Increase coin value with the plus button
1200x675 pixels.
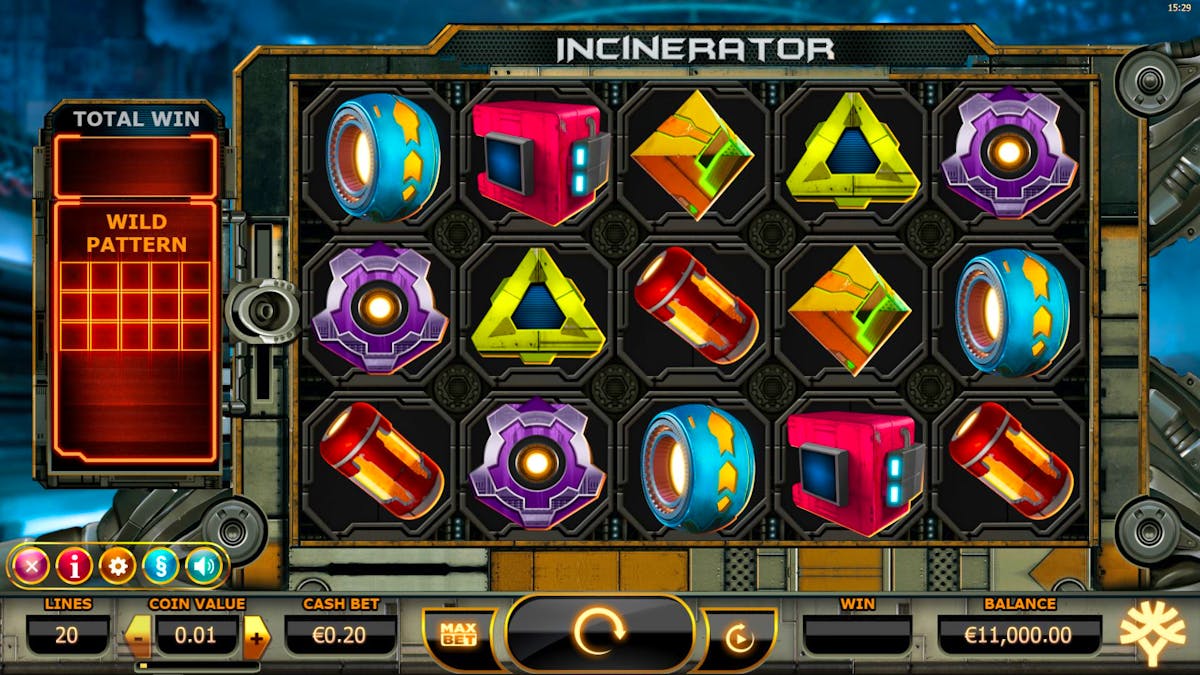click(257, 637)
